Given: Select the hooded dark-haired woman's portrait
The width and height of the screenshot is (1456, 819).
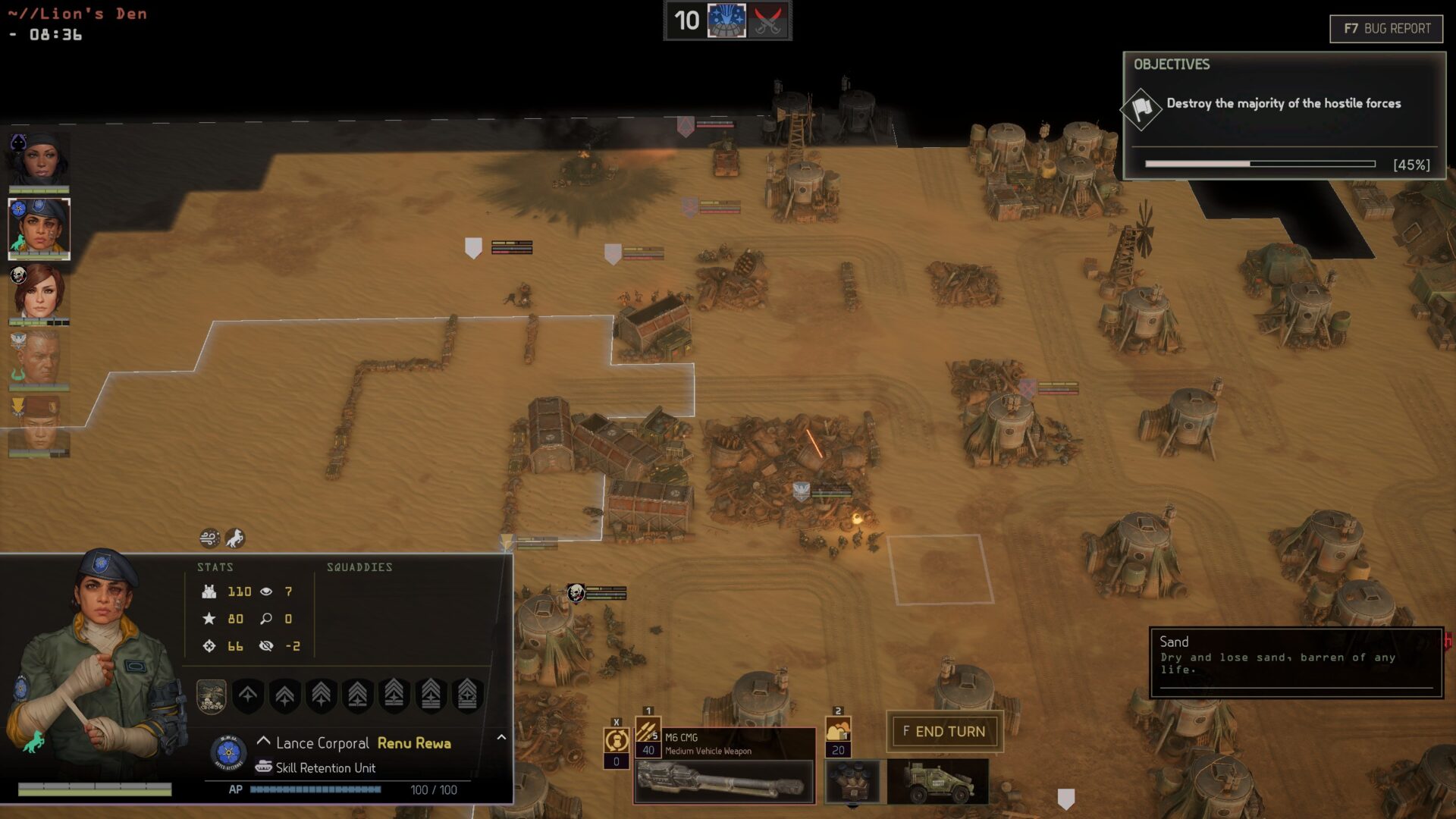Looking at the screenshot, I should click(39, 160).
